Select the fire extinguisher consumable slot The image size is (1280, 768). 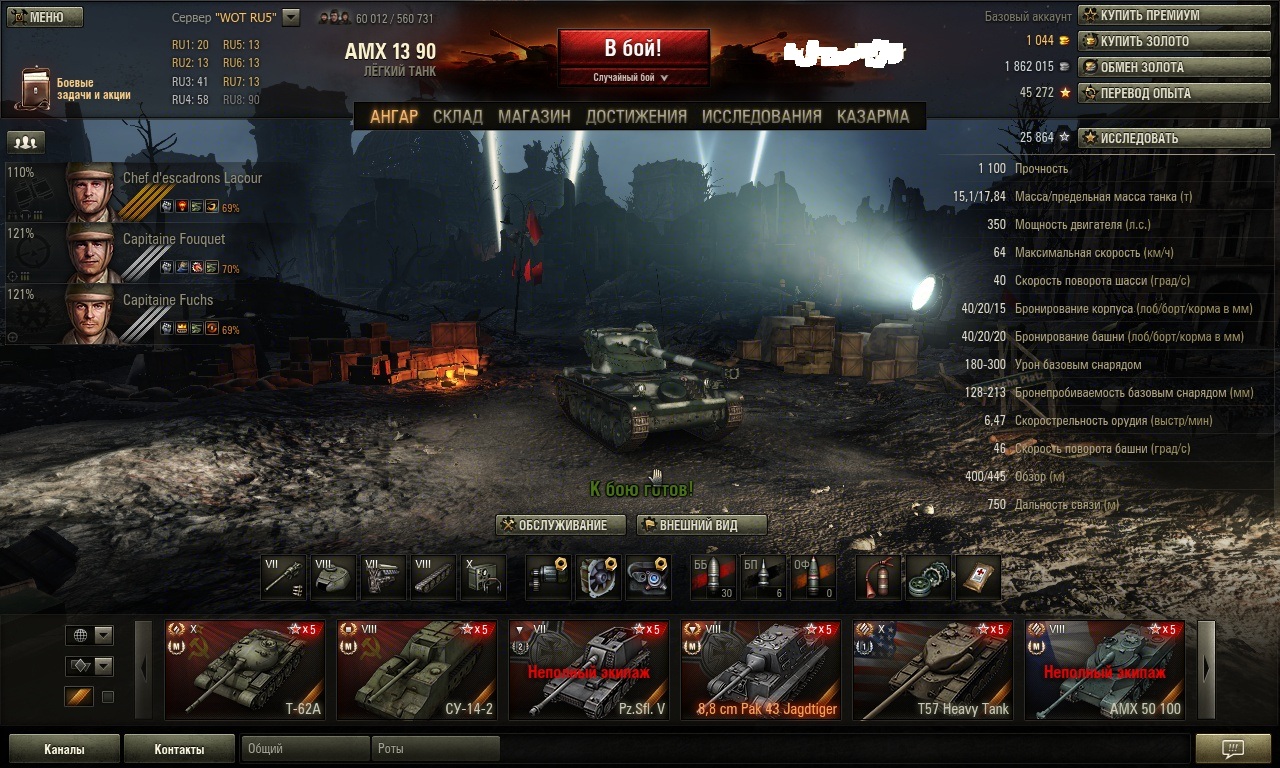coord(878,577)
